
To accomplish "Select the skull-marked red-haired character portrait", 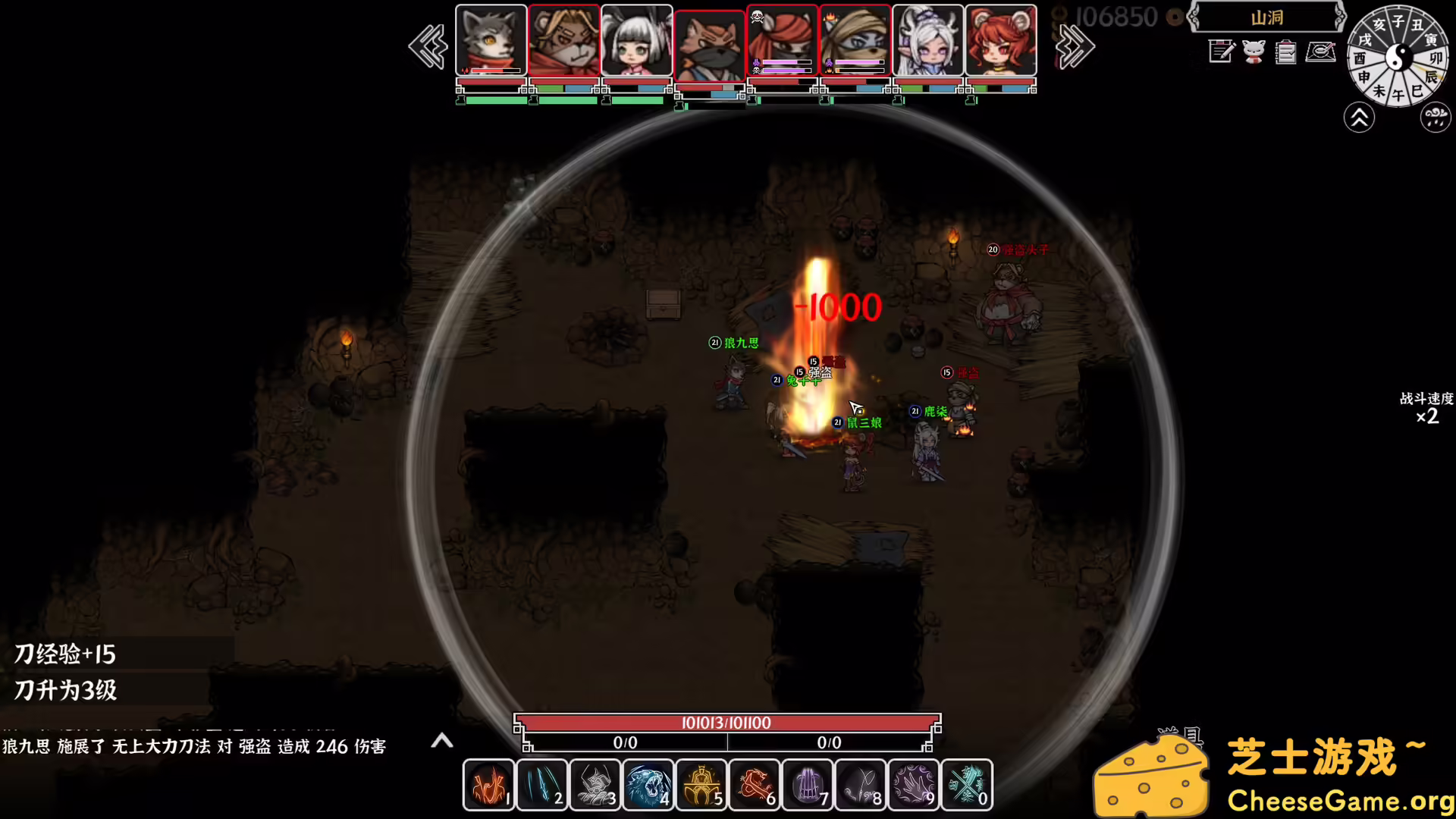I will click(782, 39).
